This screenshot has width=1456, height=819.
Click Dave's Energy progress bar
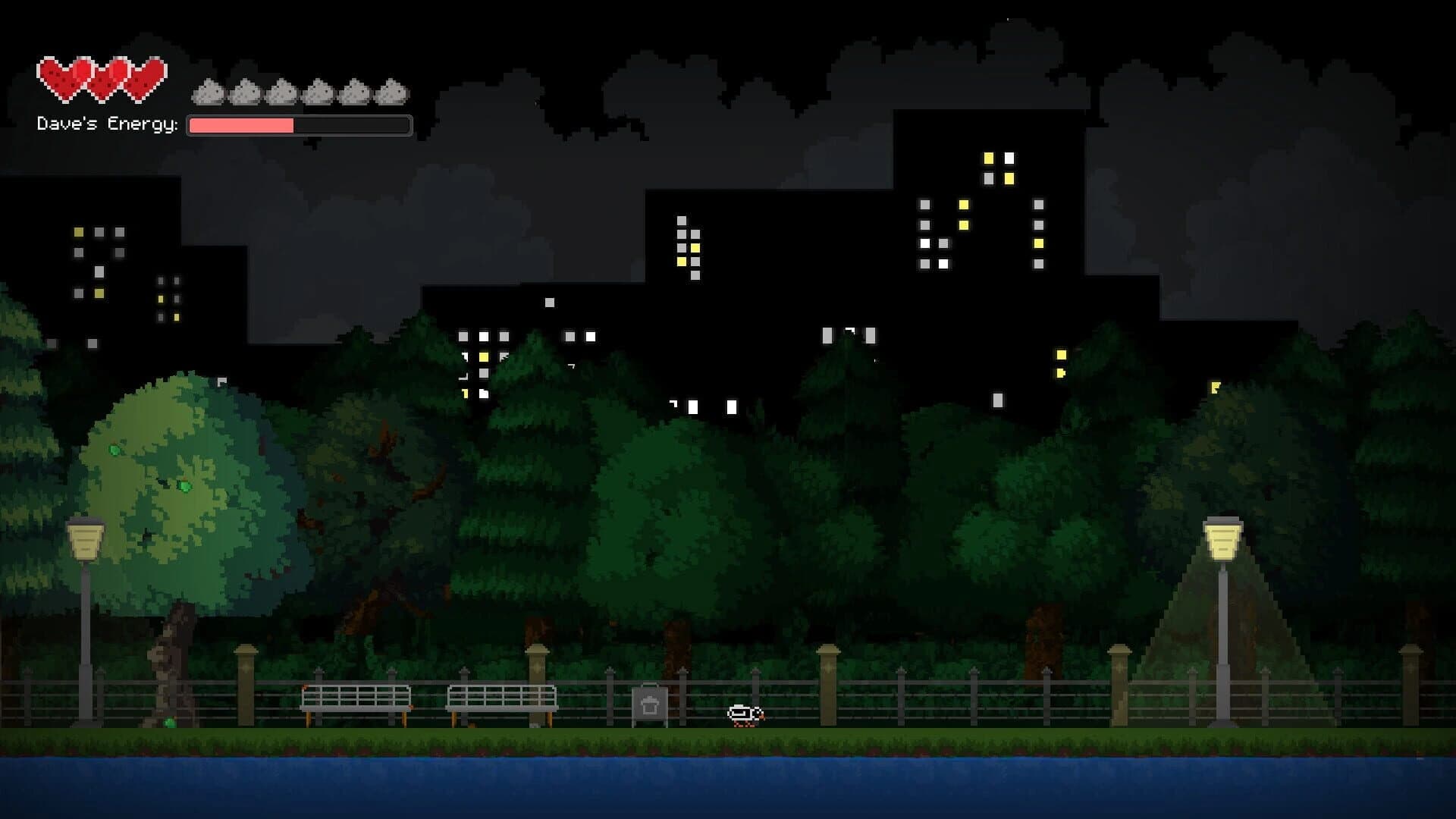[x=298, y=125]
